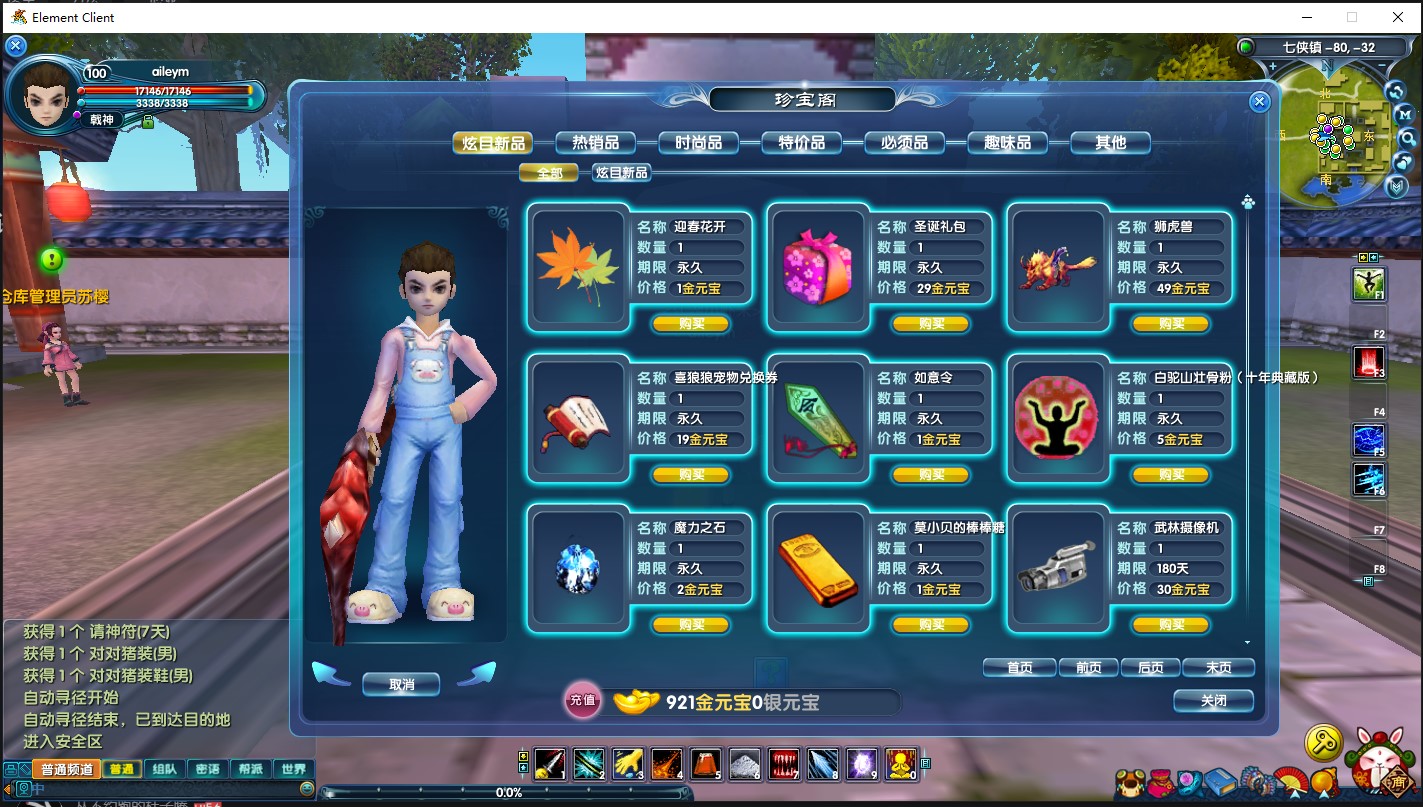This screenshot has height=807, width=1423.
Task: Switch to the 趣味品 tab
Action: coord(1007,143)
